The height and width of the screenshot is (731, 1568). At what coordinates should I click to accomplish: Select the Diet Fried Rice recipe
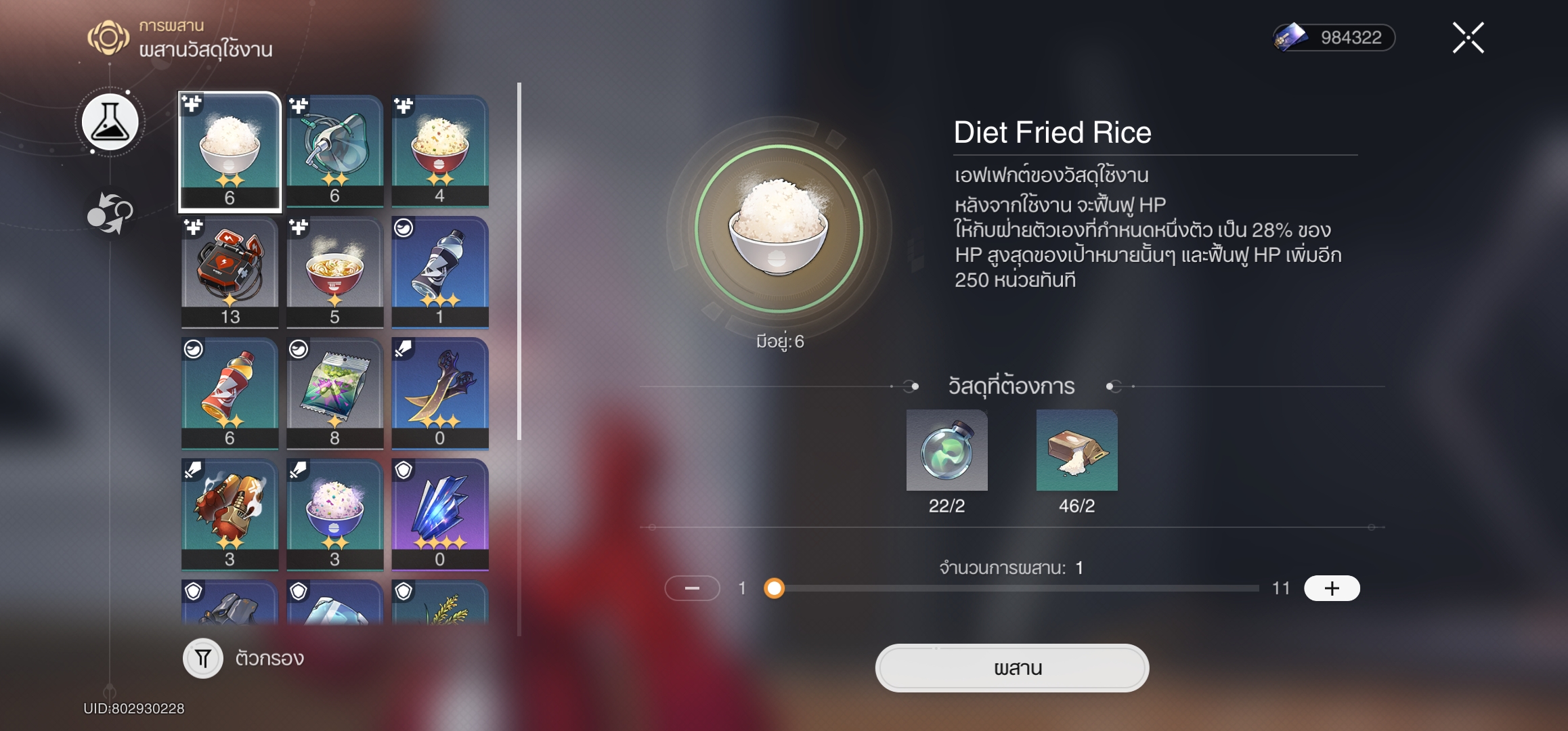(x=230, y=151)
